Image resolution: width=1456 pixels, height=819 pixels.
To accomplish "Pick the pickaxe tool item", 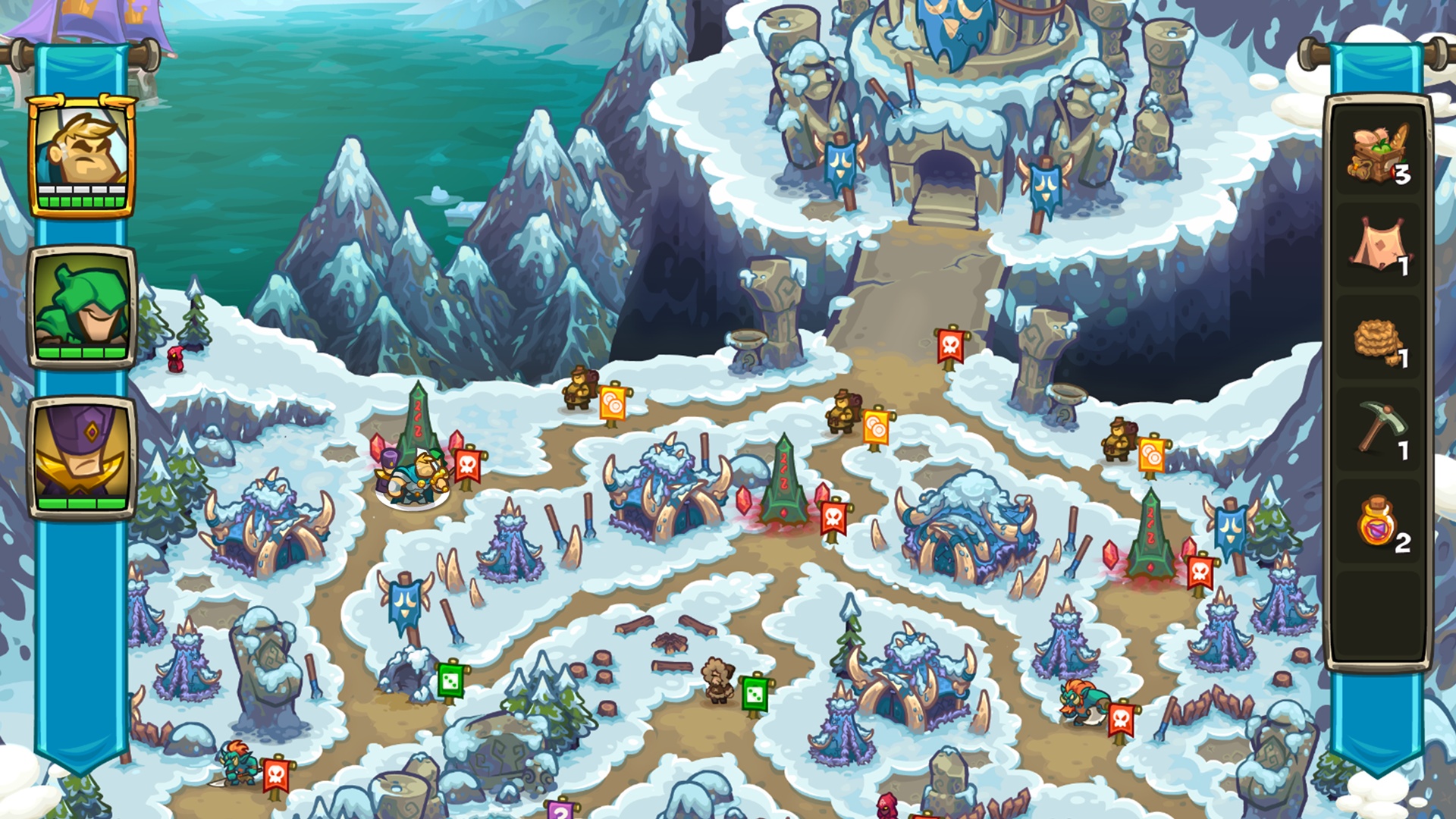I will pyautogui.click(x=1378, y=429).
